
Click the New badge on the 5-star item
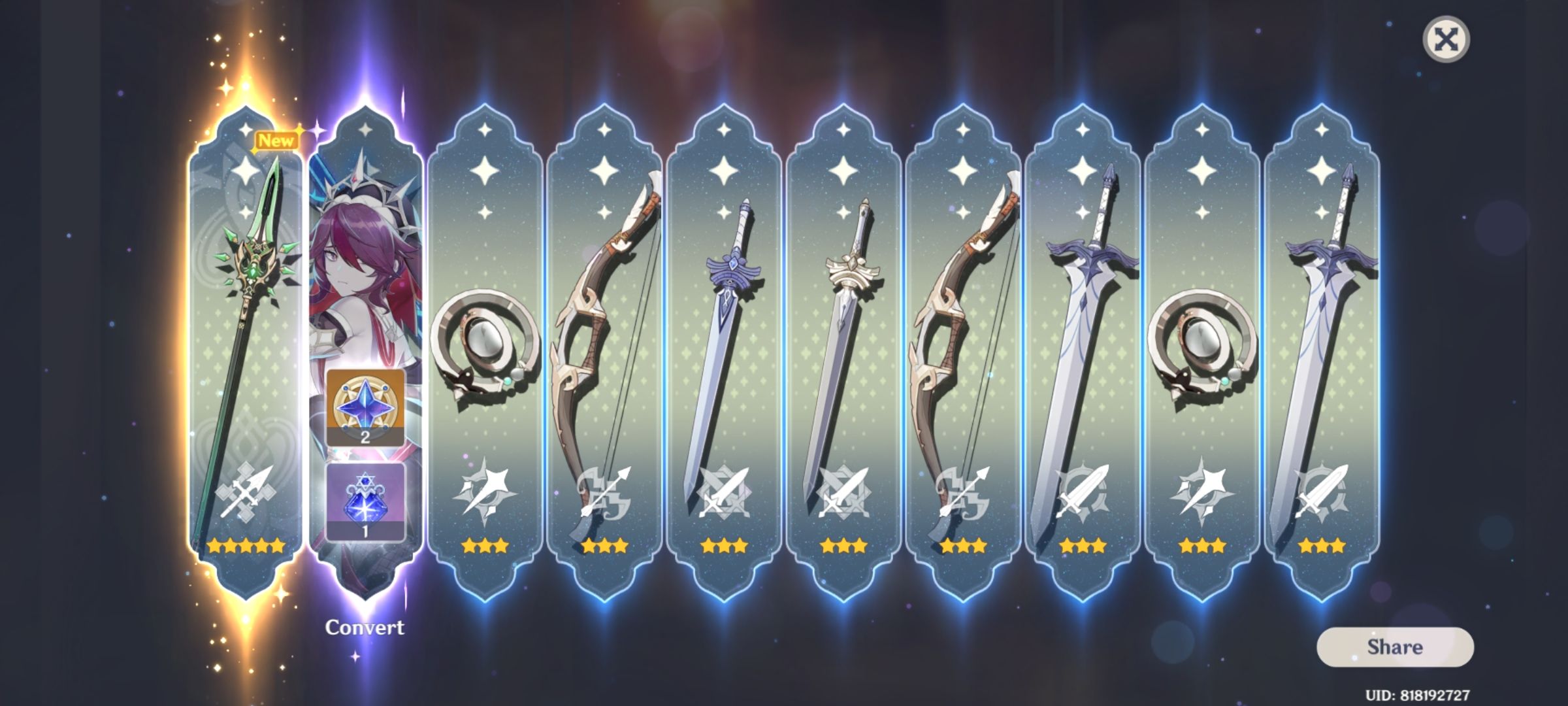tap(278, 139)
